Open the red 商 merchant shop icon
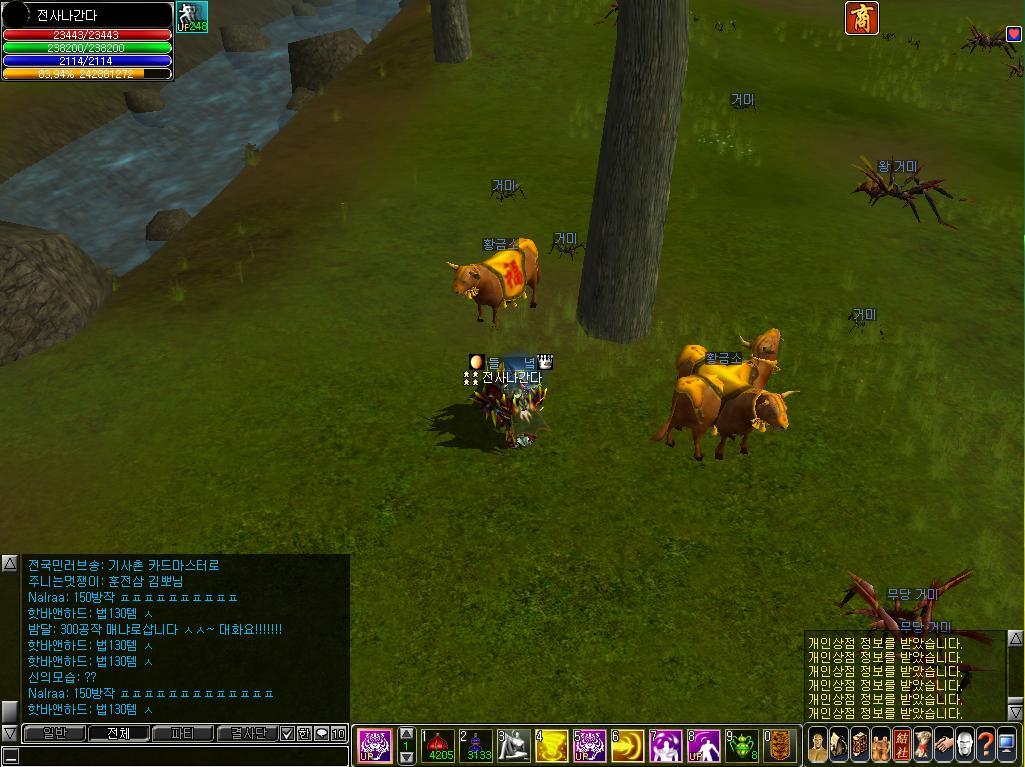 (862, 18)
